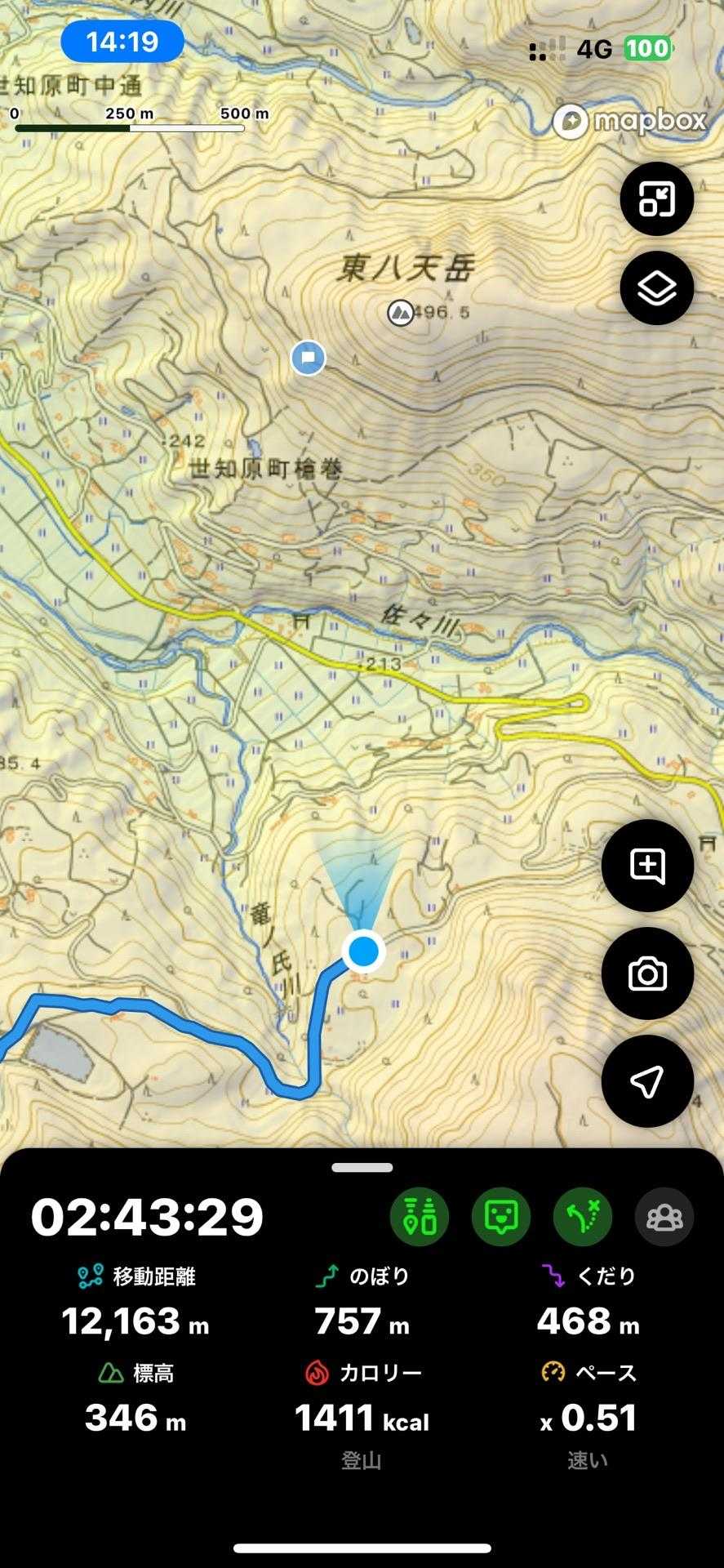Tap the green binoculars icon in the panel
Viewport: 724px width, 1568px height.
[420, 1217]
